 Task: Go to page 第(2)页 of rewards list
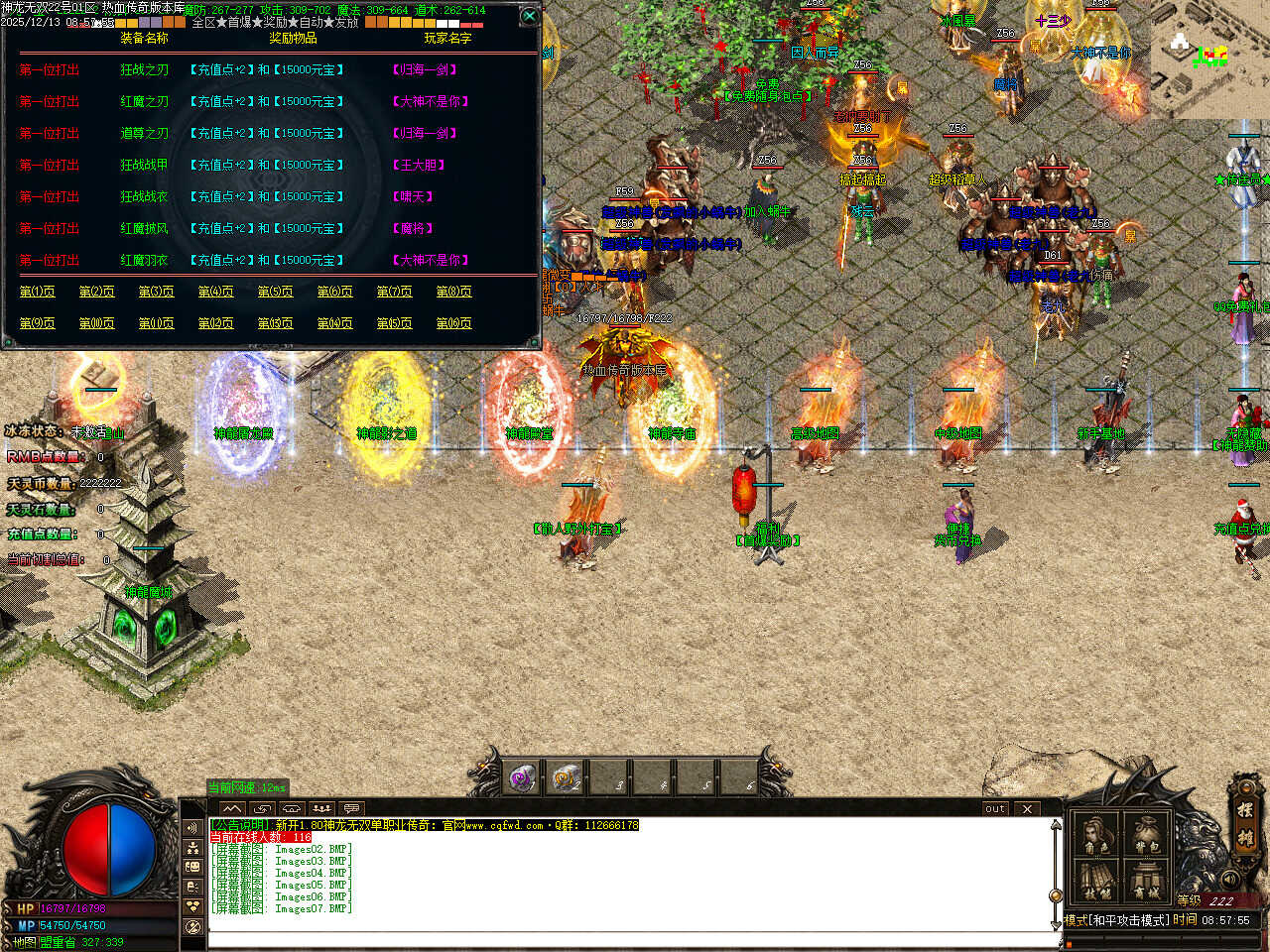[x=97, y=292]
